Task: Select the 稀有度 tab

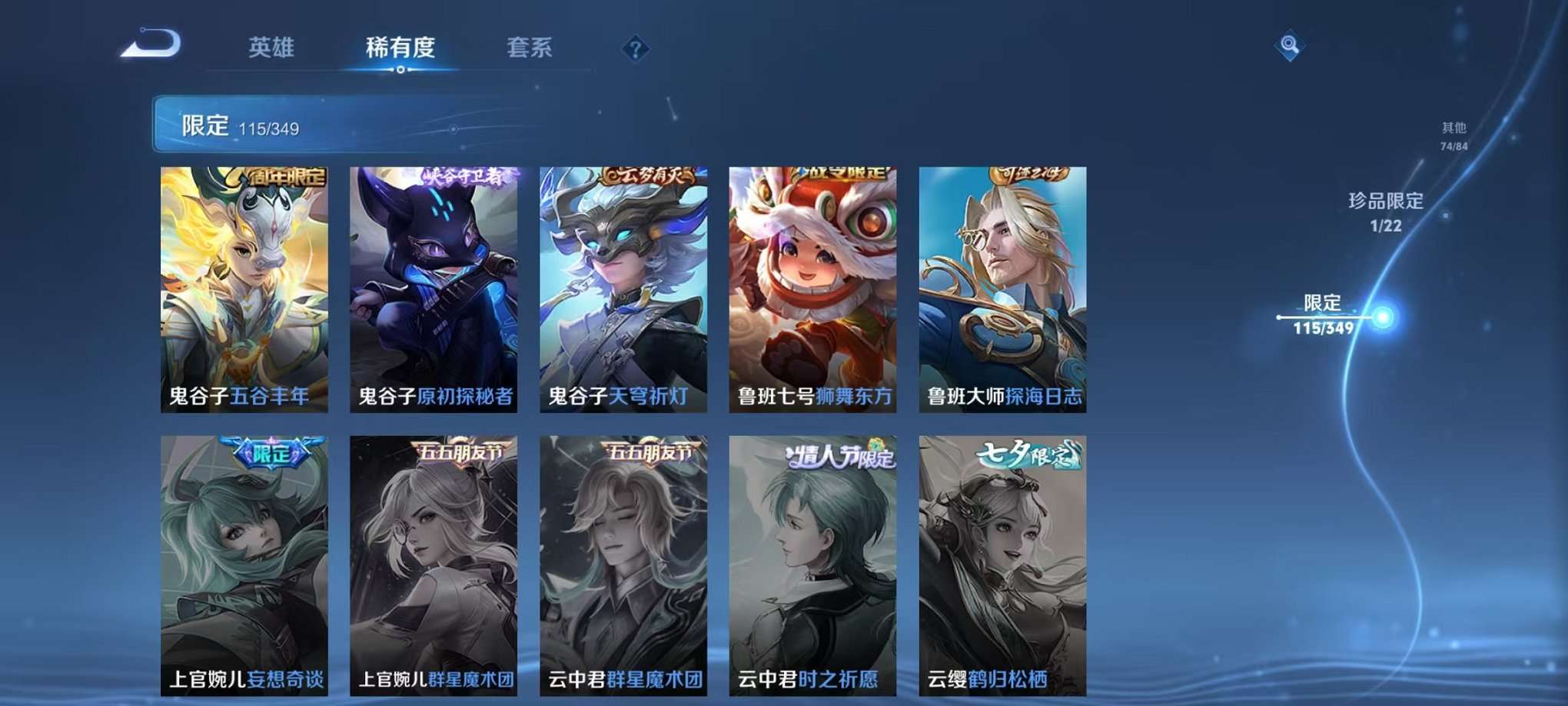Action: tap(399, 46)
